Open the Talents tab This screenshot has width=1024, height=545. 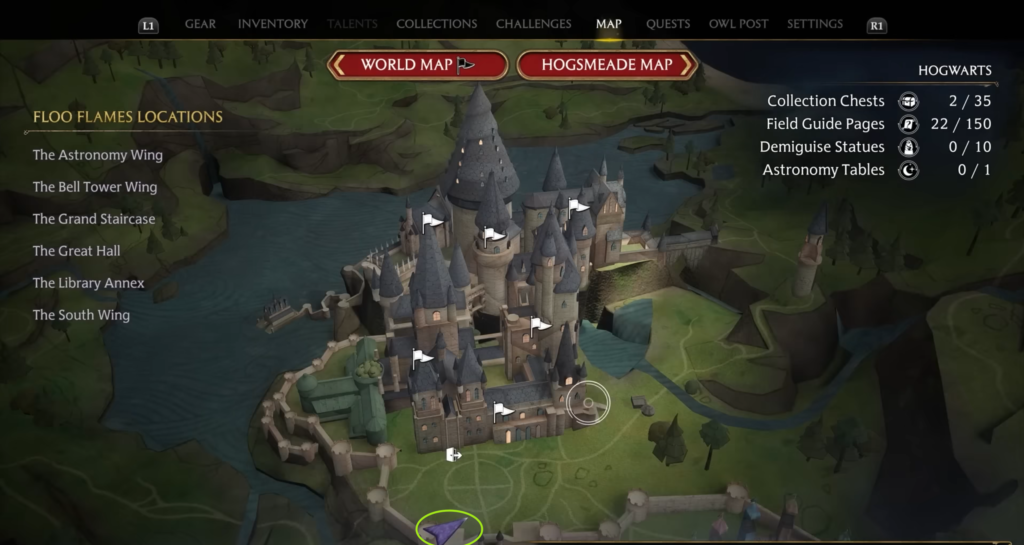[352, 24]
